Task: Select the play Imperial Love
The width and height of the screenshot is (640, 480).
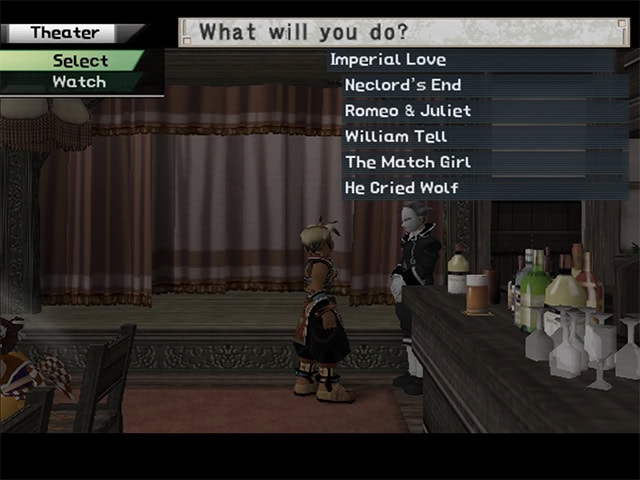Action: point(388,60)
